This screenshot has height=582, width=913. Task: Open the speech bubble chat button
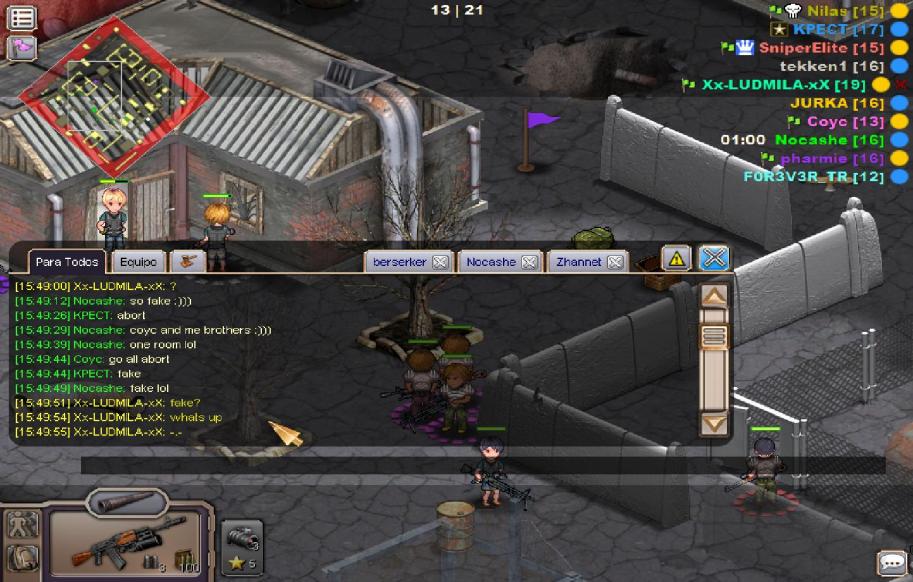891,562
